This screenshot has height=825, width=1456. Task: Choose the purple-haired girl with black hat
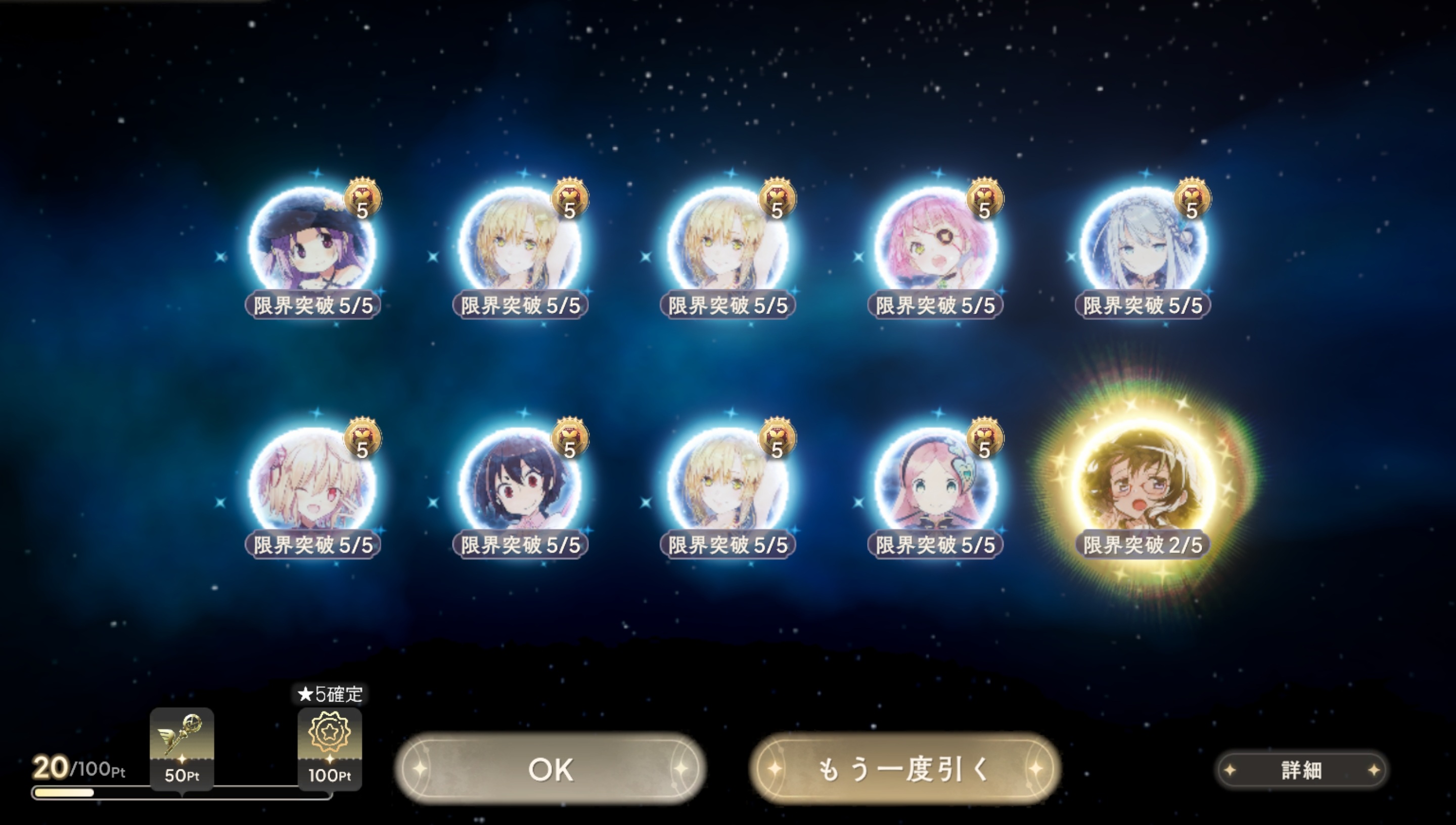[312, 244]
